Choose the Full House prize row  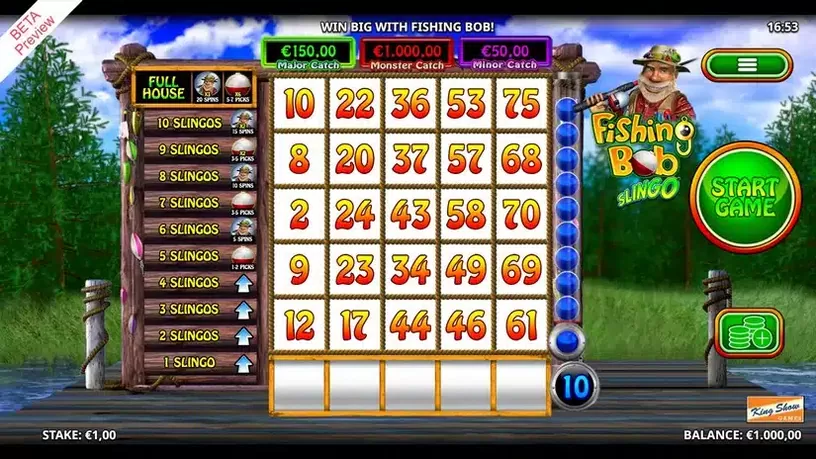pyautogui.click(x=194, y=89)
